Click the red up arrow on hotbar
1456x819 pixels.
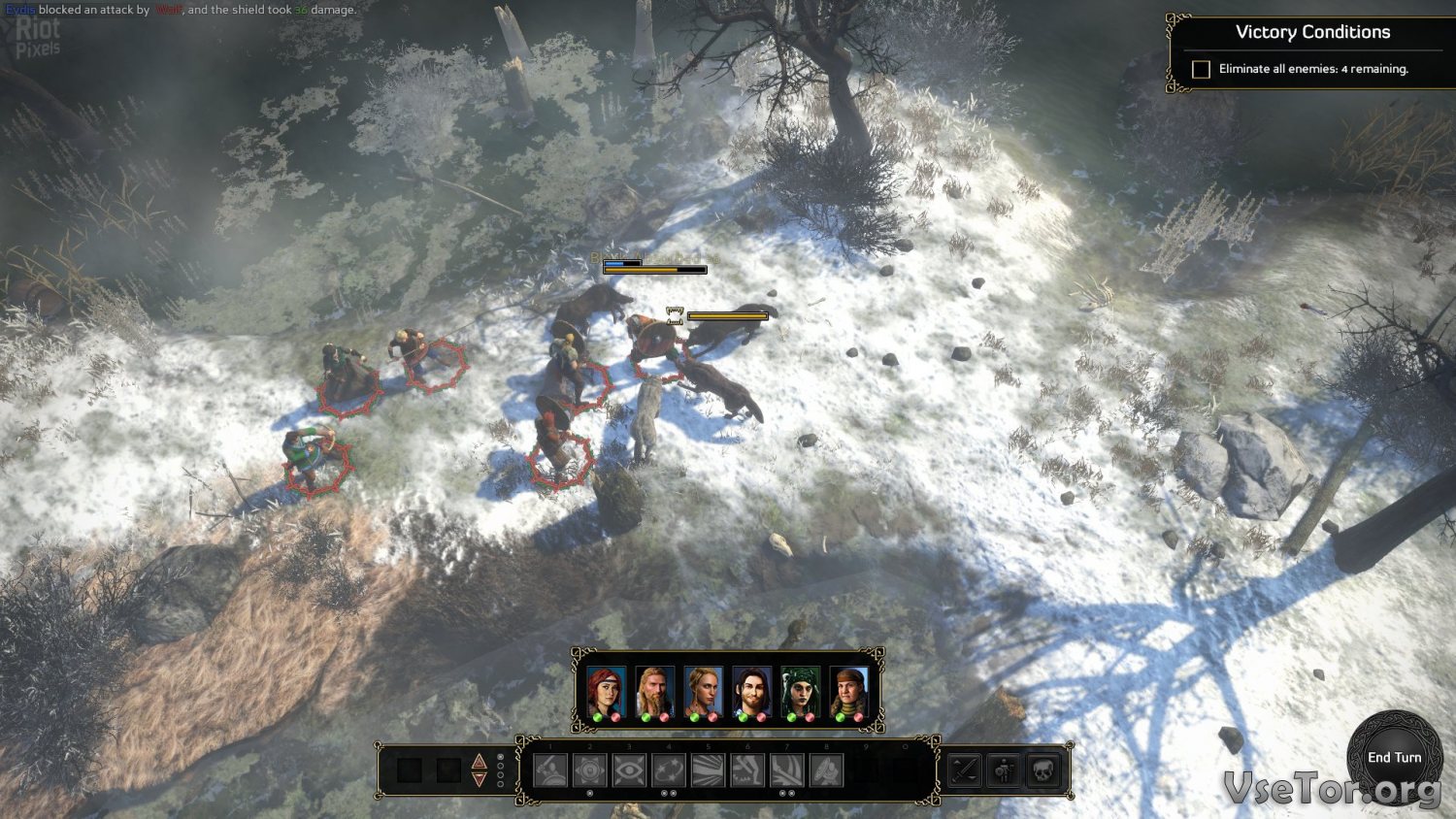[479, 762]
